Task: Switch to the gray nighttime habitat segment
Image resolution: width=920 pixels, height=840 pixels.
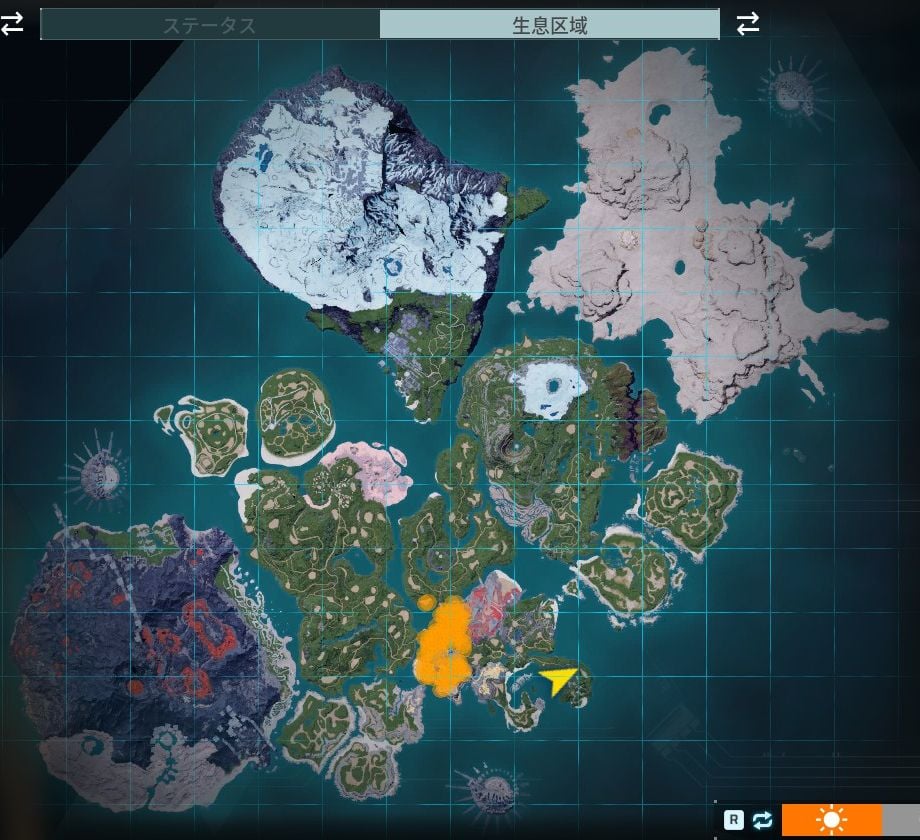Action: [901, 820]
